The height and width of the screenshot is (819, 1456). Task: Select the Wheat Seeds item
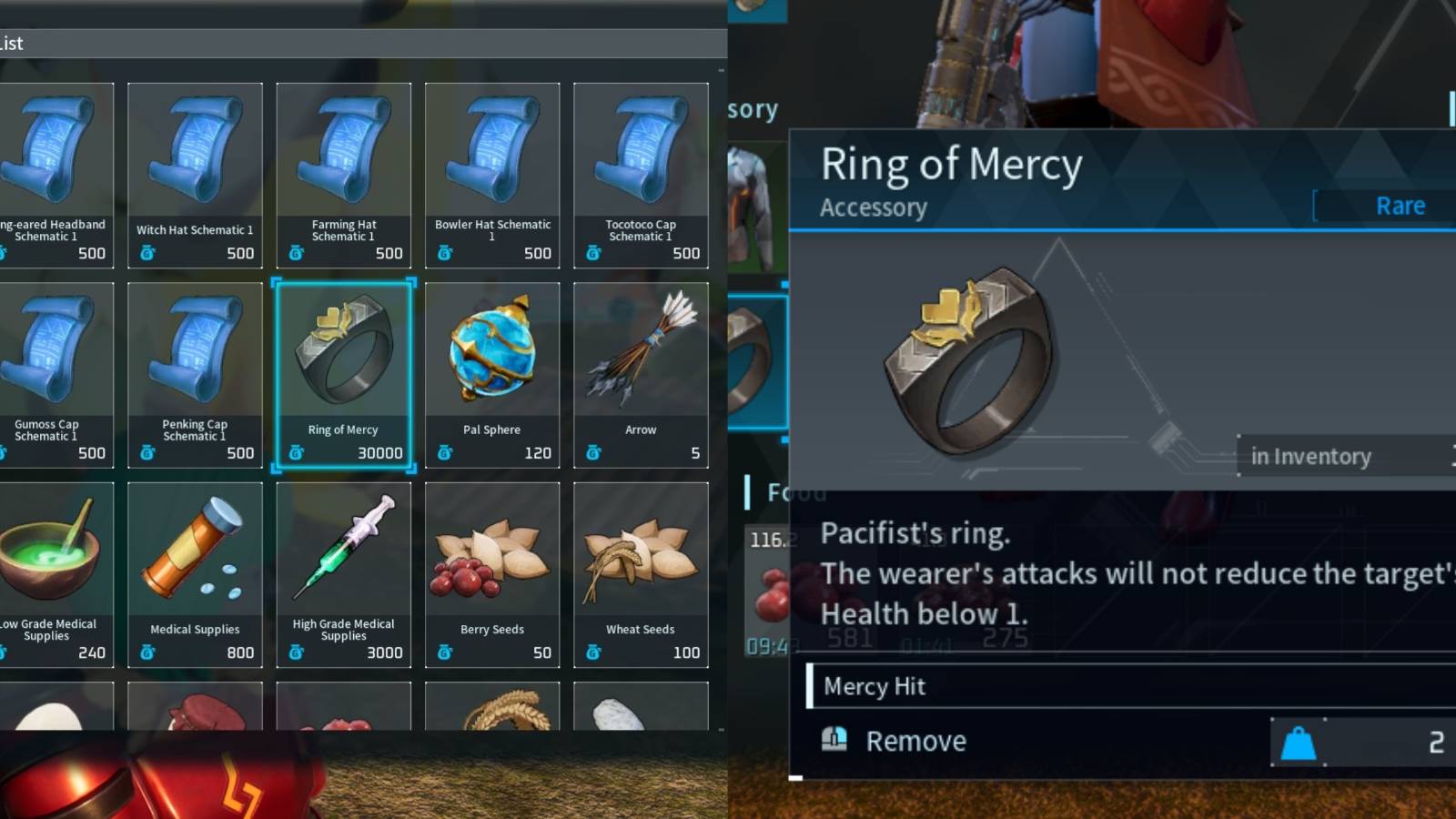click(641, 573)
